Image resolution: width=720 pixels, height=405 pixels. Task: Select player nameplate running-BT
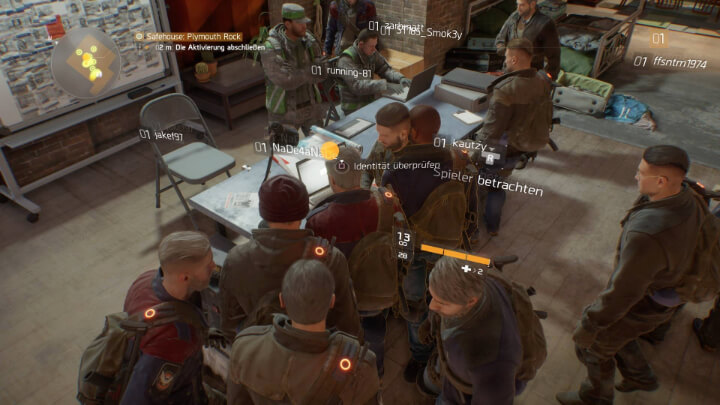pyautogui.click(x=346, y=71)
